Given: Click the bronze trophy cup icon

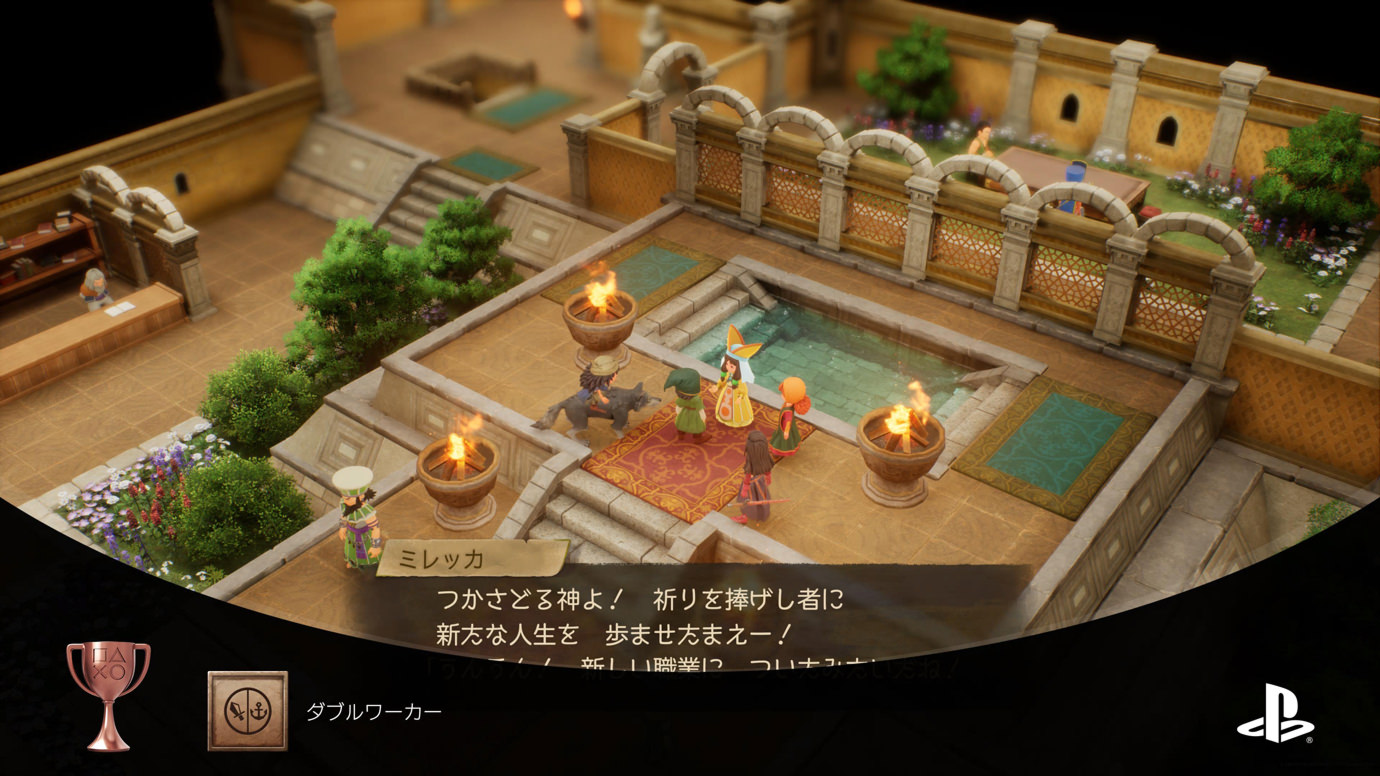Looking at the screenshot, I should click(x=108, y=694).
